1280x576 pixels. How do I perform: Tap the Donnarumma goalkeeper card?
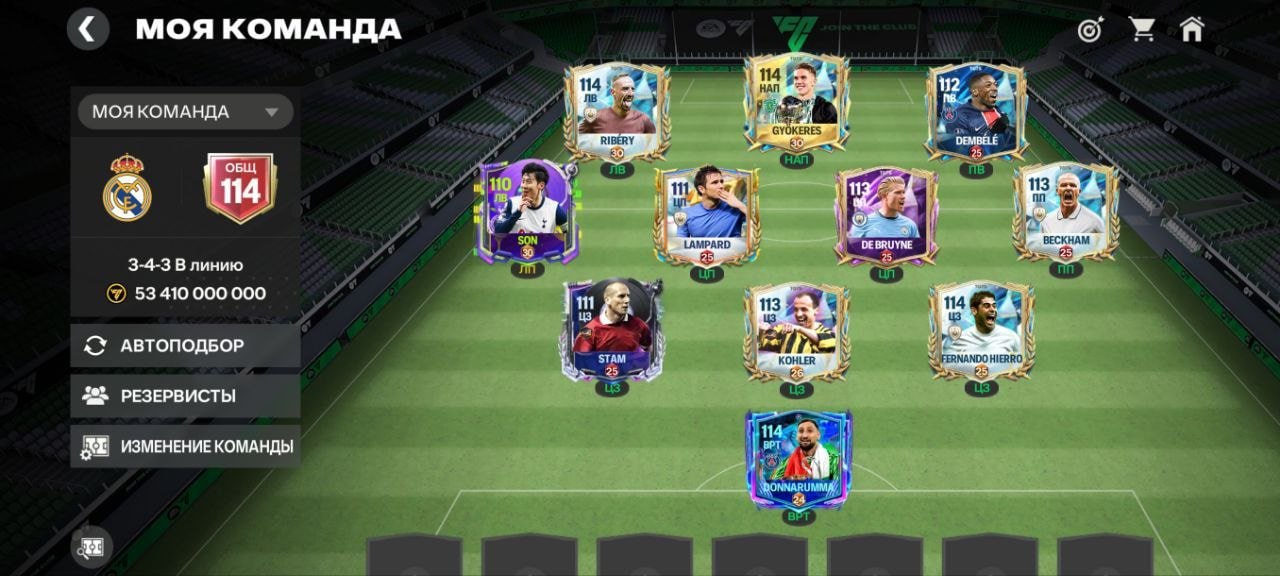coord(798,459)
